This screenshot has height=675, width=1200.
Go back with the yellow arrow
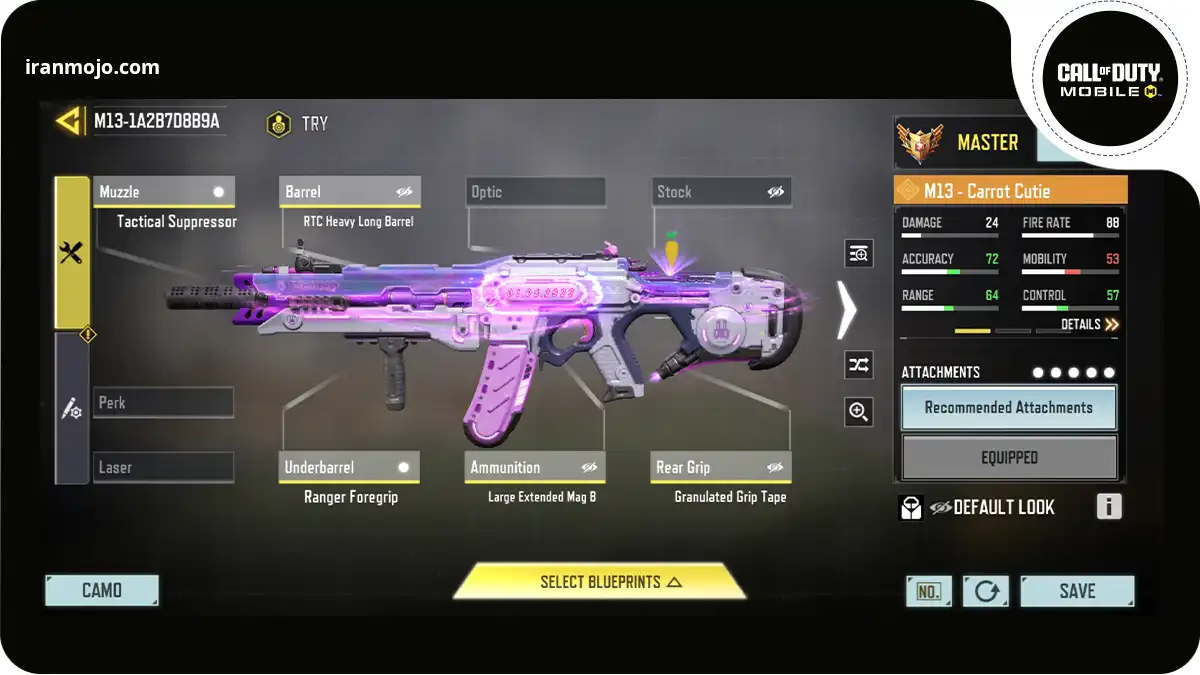click(x=68, y=122)
